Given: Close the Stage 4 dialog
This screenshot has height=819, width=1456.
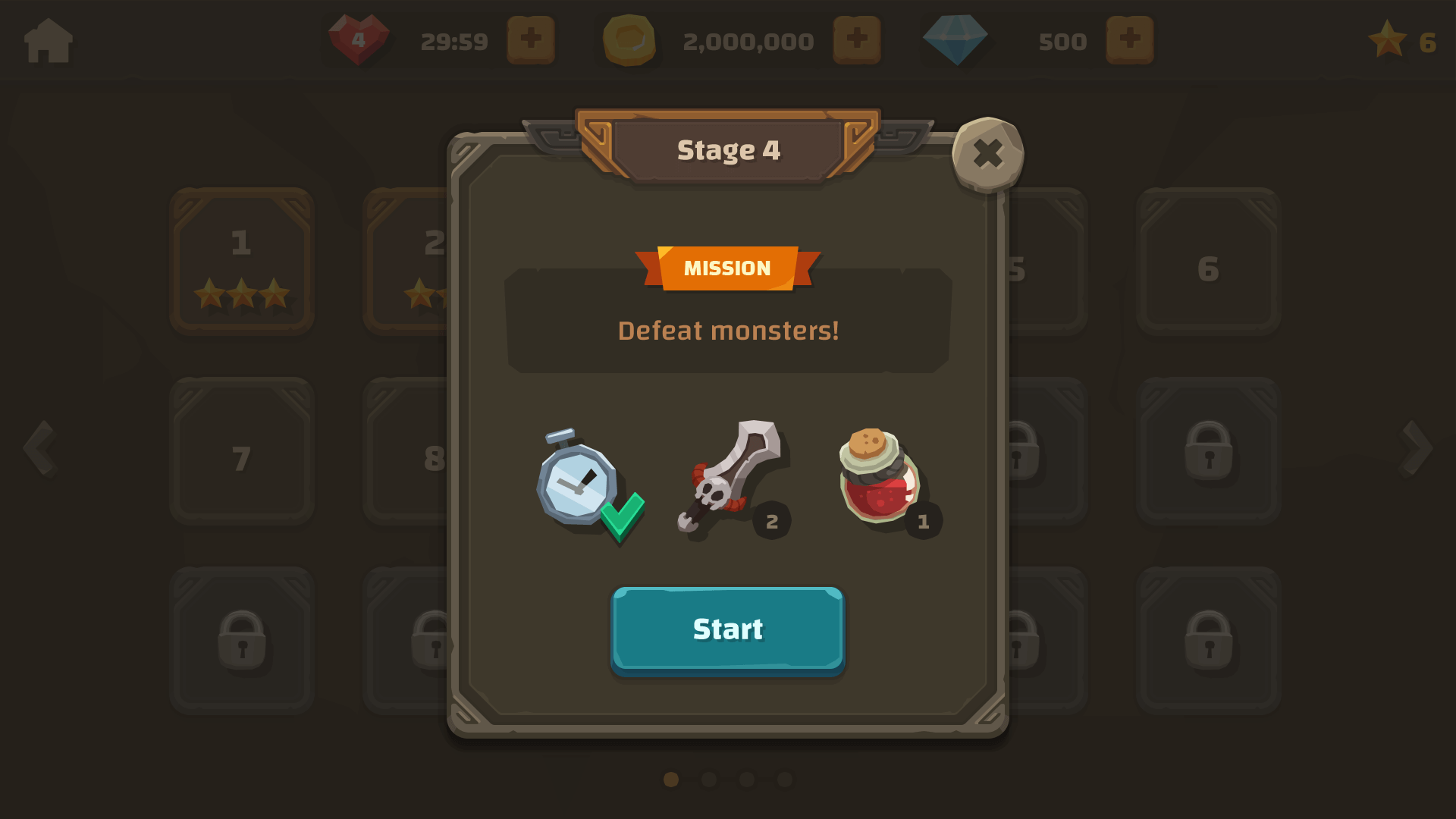Looking at the screenshot, I should pyautogui.click(x=987, y=154).
